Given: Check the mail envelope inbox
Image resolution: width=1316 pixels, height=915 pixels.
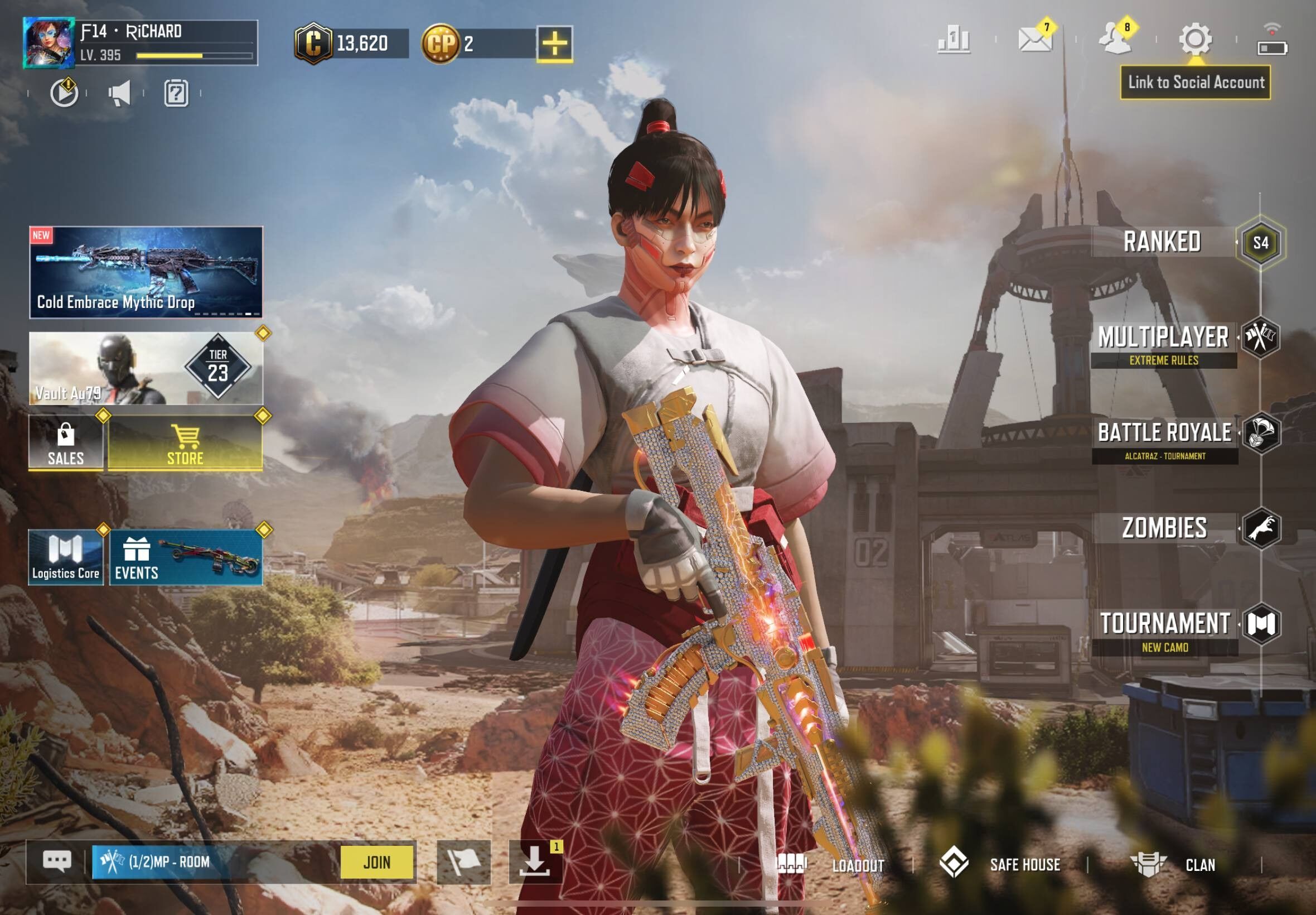Looking at the screenshot, I should (x=1035, y=40).
